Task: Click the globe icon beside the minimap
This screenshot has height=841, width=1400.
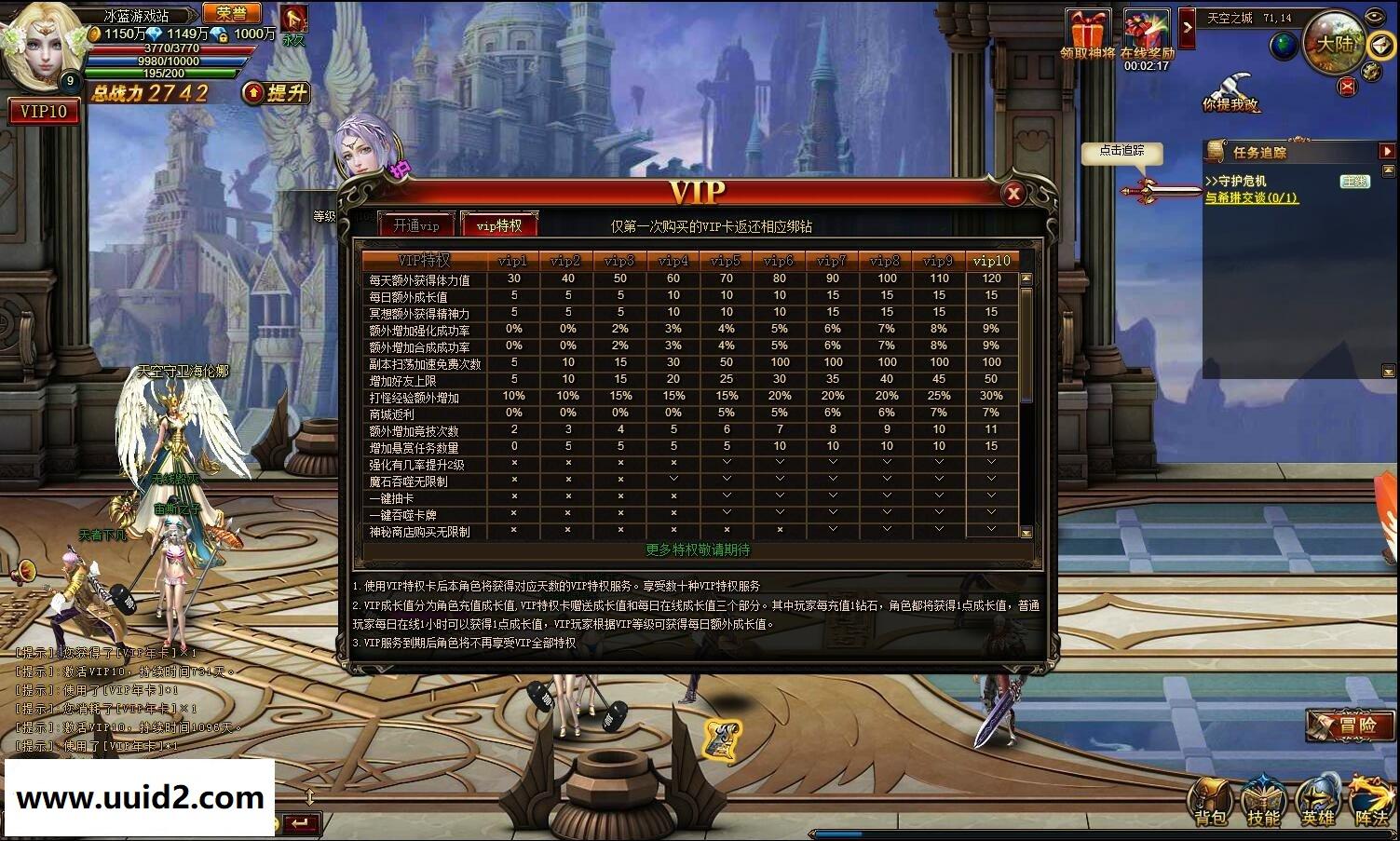Action: point(1282,45)
